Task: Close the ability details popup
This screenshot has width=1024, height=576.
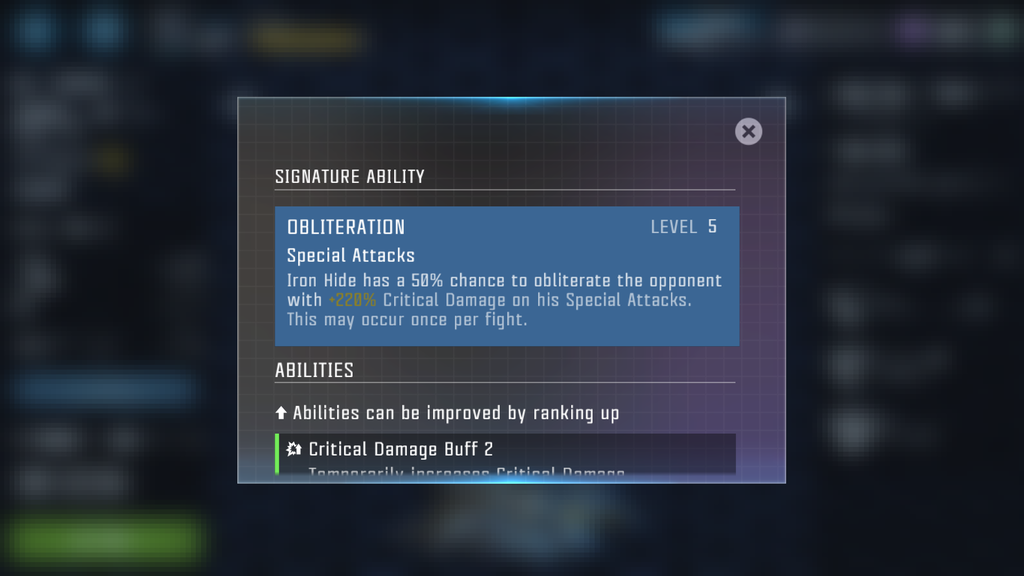Action: [x=748, y=132]
